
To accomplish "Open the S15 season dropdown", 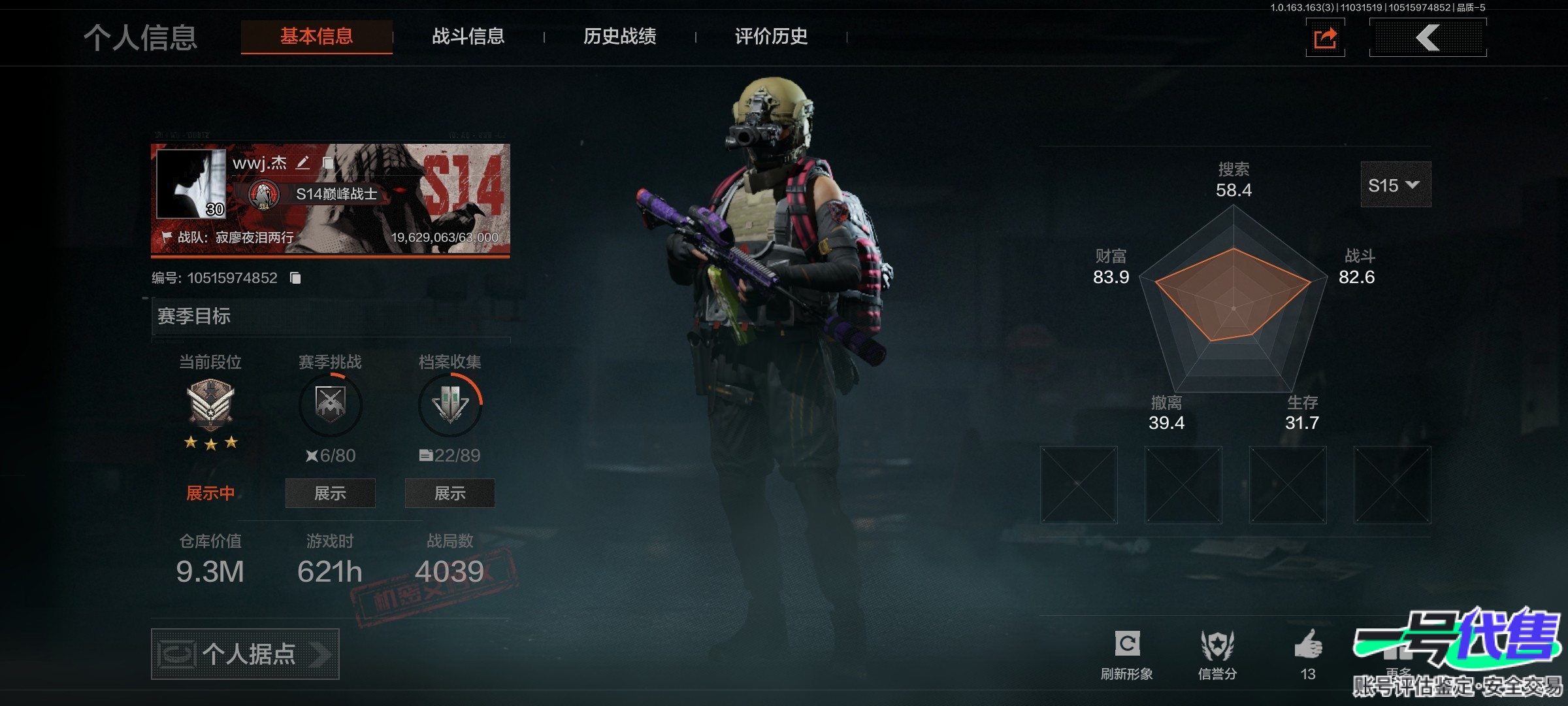I will point(1395,185).
